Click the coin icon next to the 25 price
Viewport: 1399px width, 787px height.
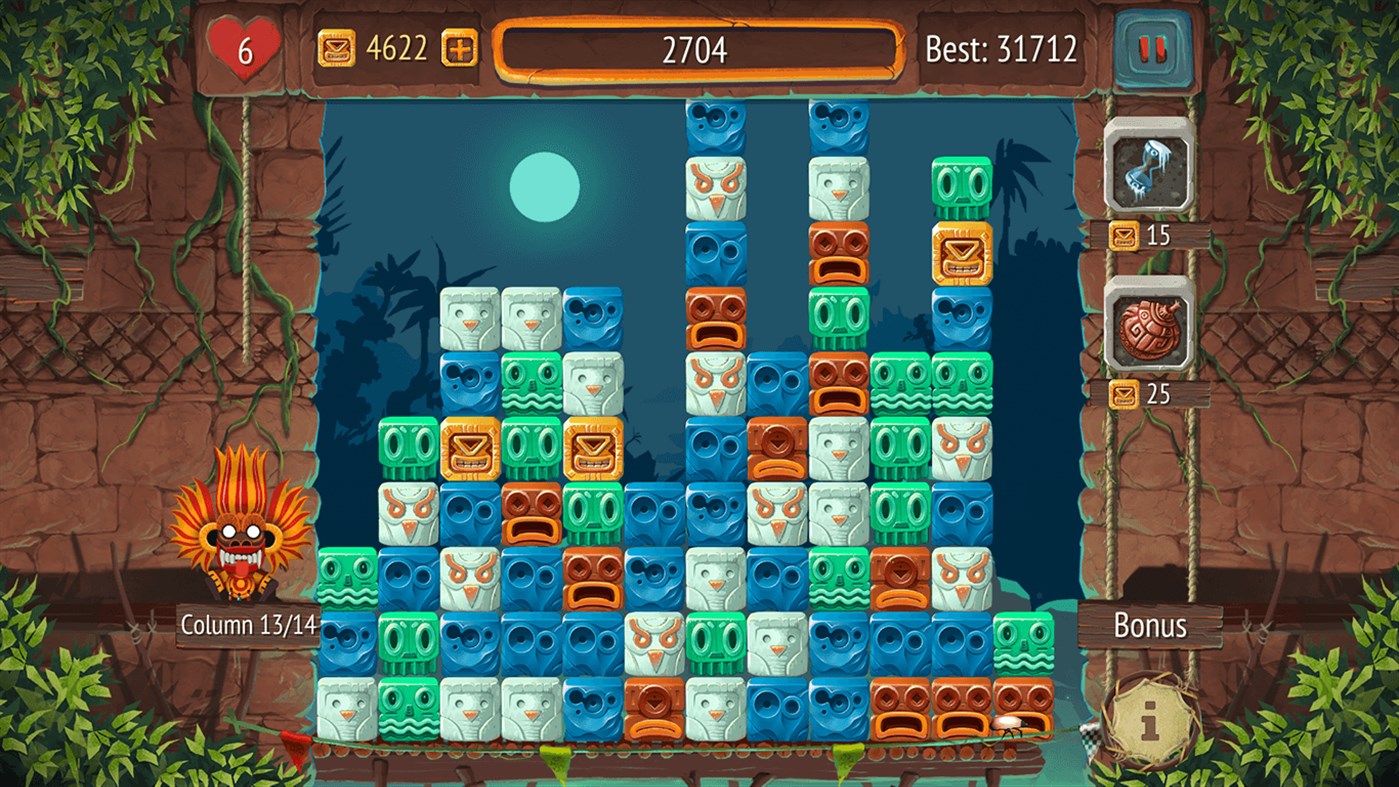pos(1126,394)
